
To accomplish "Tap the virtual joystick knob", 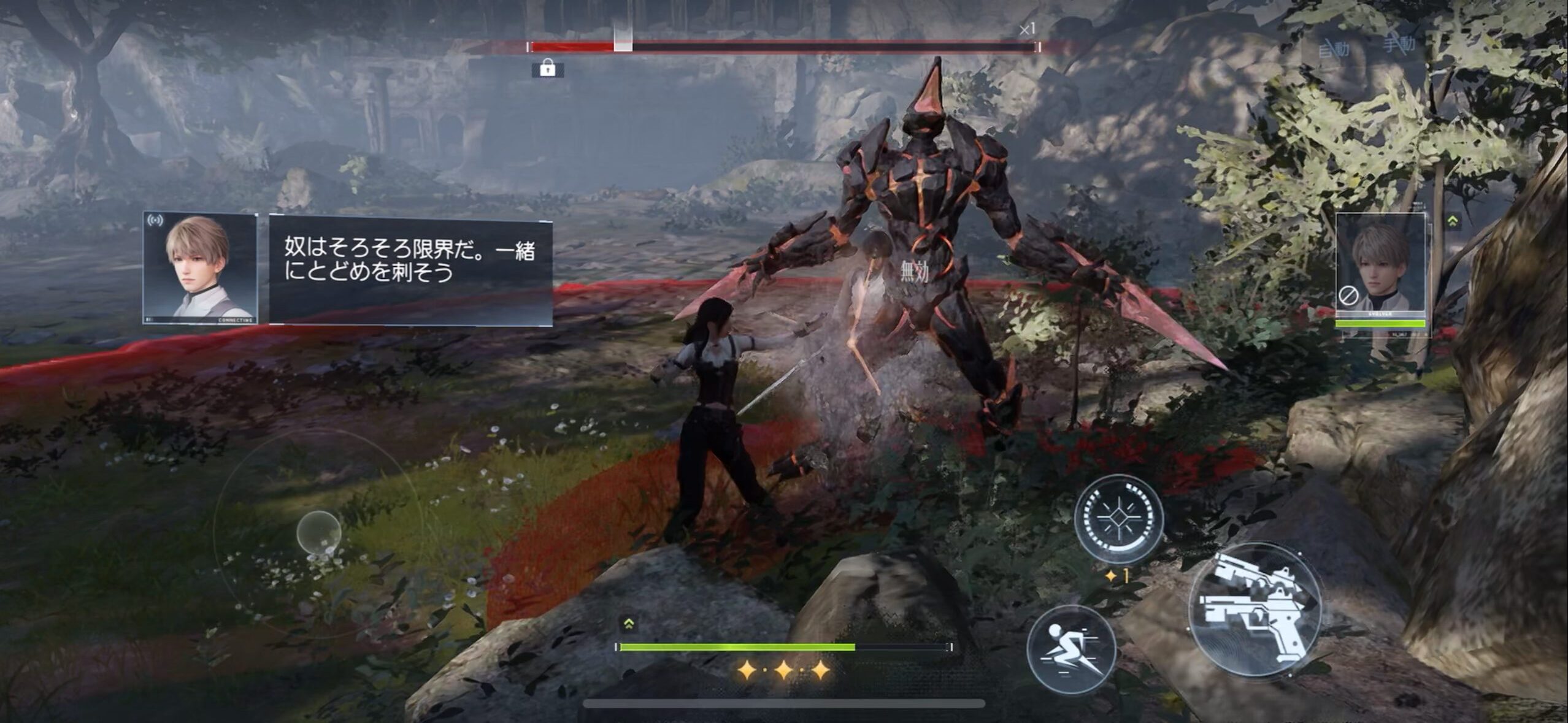I will click(x=318, y=532).
